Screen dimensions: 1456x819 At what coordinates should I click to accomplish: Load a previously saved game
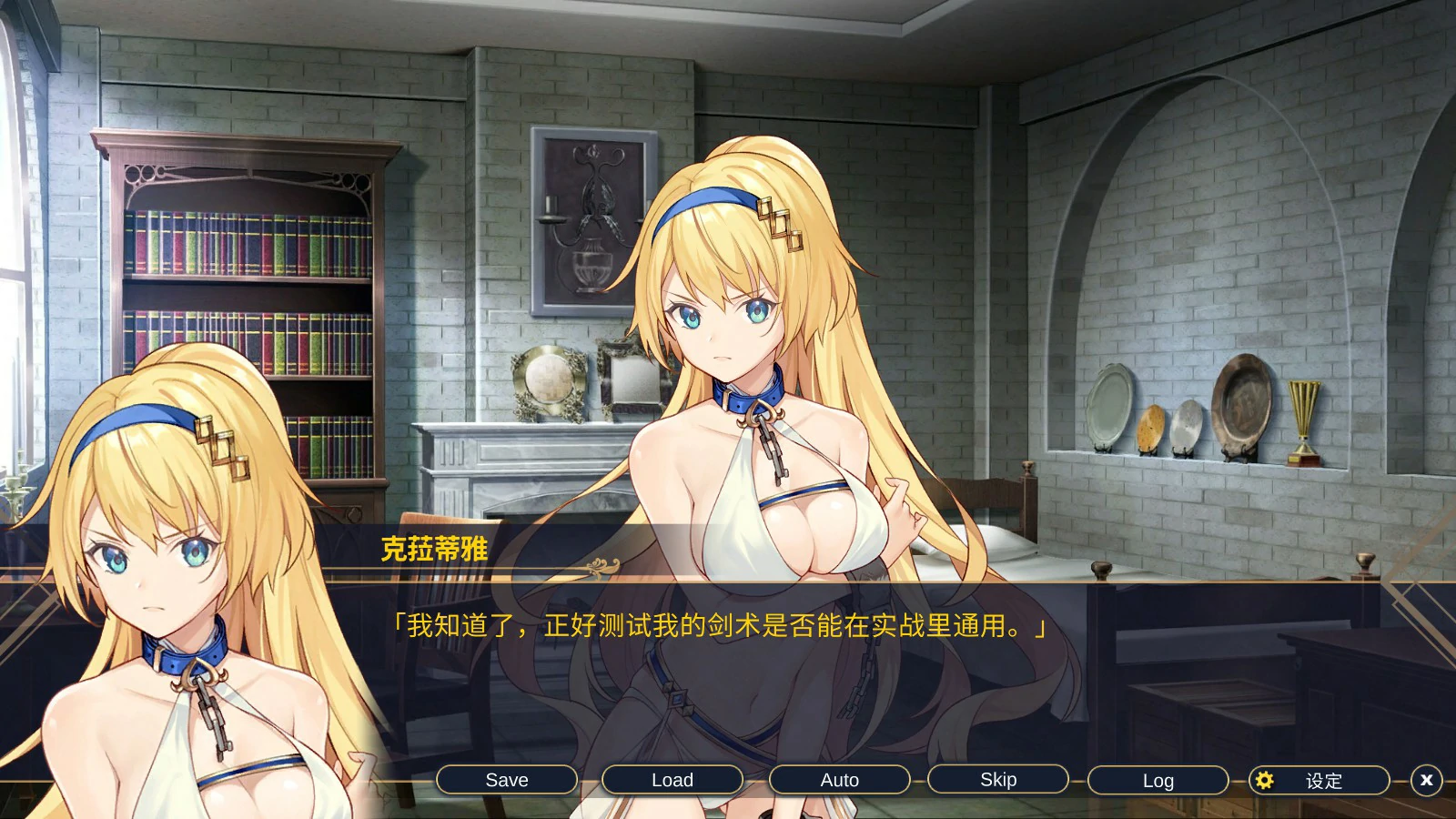(x=672, y=780)
